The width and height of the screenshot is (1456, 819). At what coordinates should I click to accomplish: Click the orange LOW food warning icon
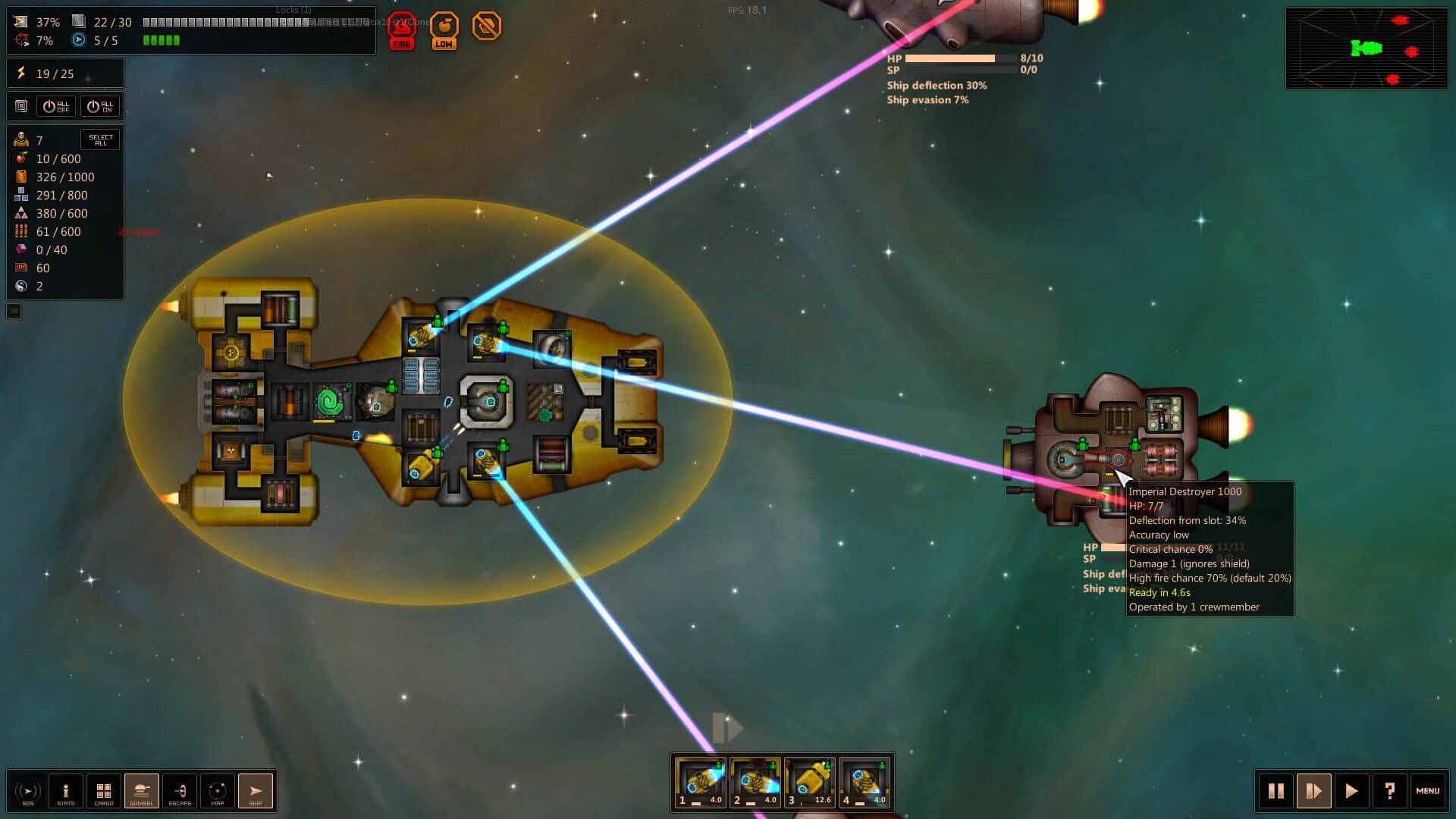pos(445,28)
